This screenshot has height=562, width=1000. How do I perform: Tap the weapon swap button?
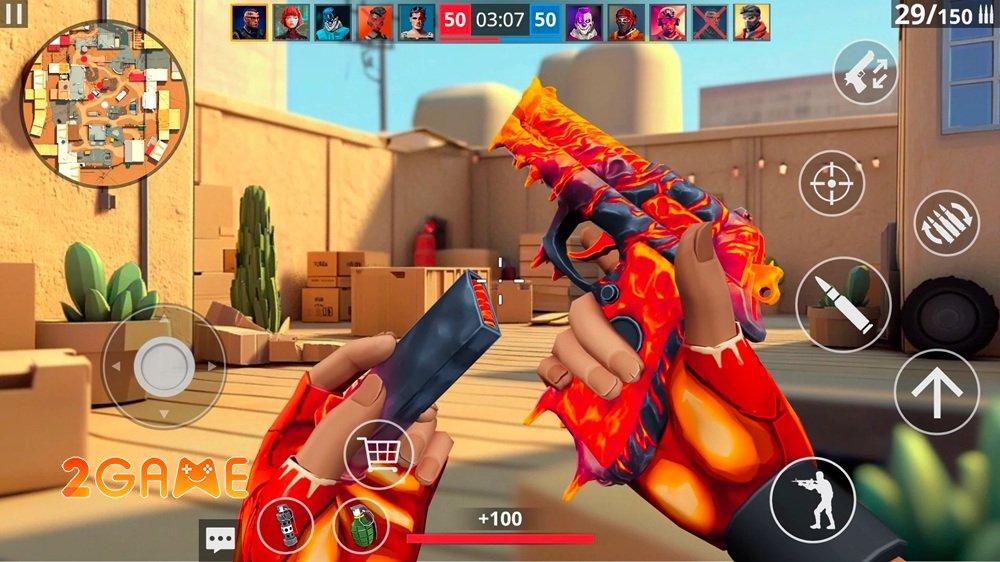865,72
